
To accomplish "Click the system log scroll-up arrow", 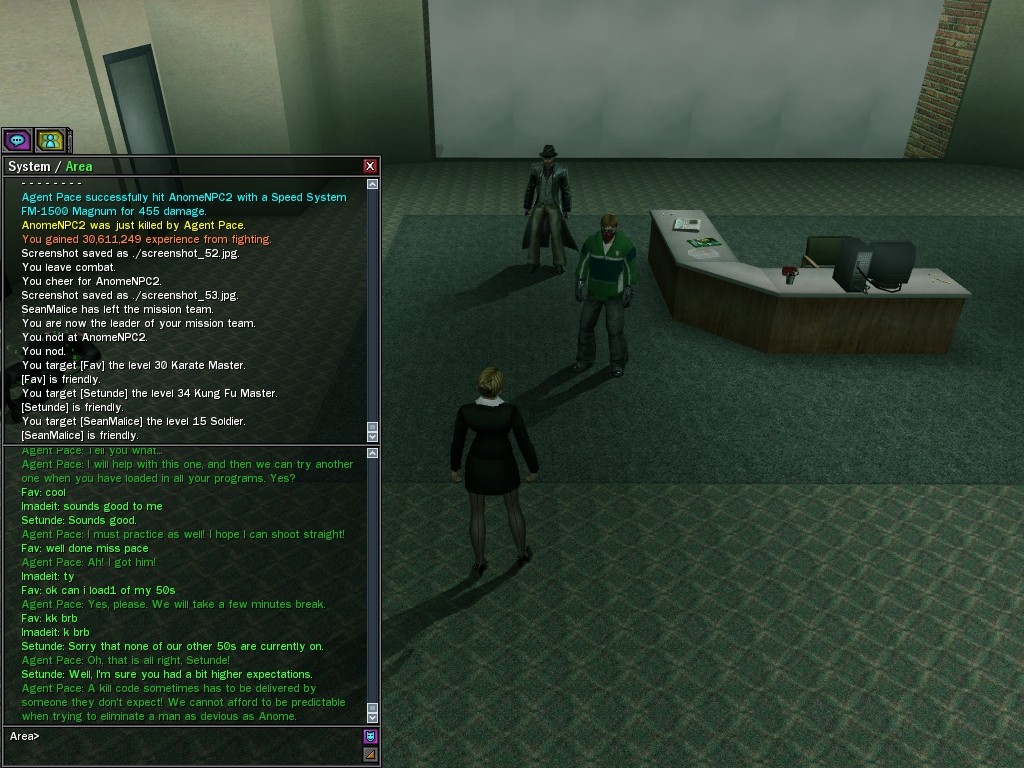I will click(x=373, y=184).
